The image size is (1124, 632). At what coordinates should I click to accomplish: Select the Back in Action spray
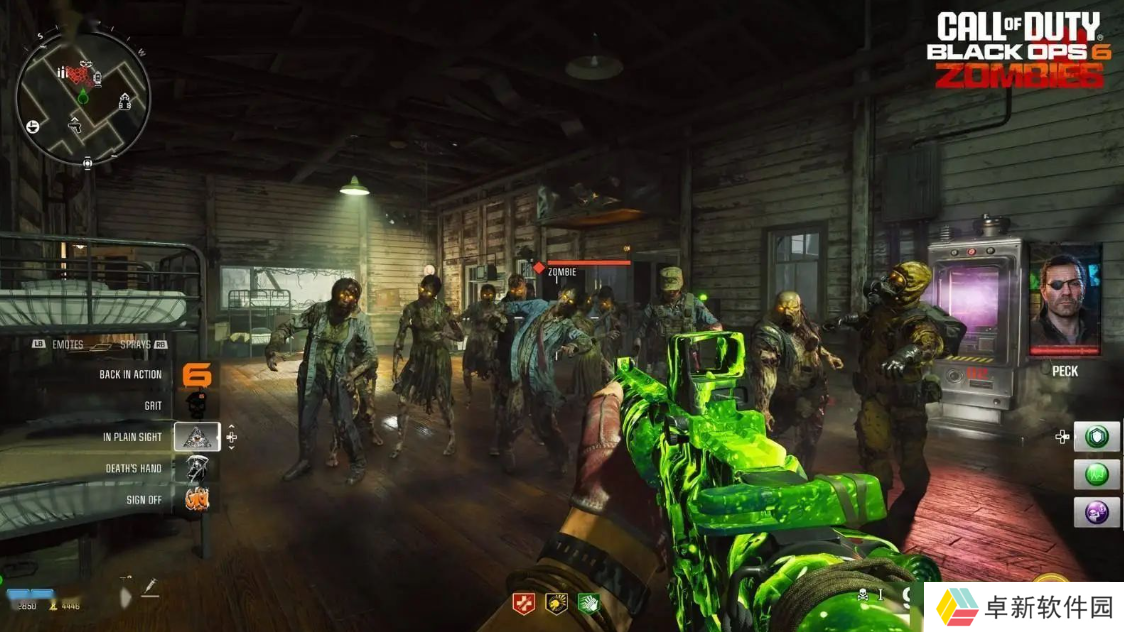pyautogui.click(x=197, y=375)
